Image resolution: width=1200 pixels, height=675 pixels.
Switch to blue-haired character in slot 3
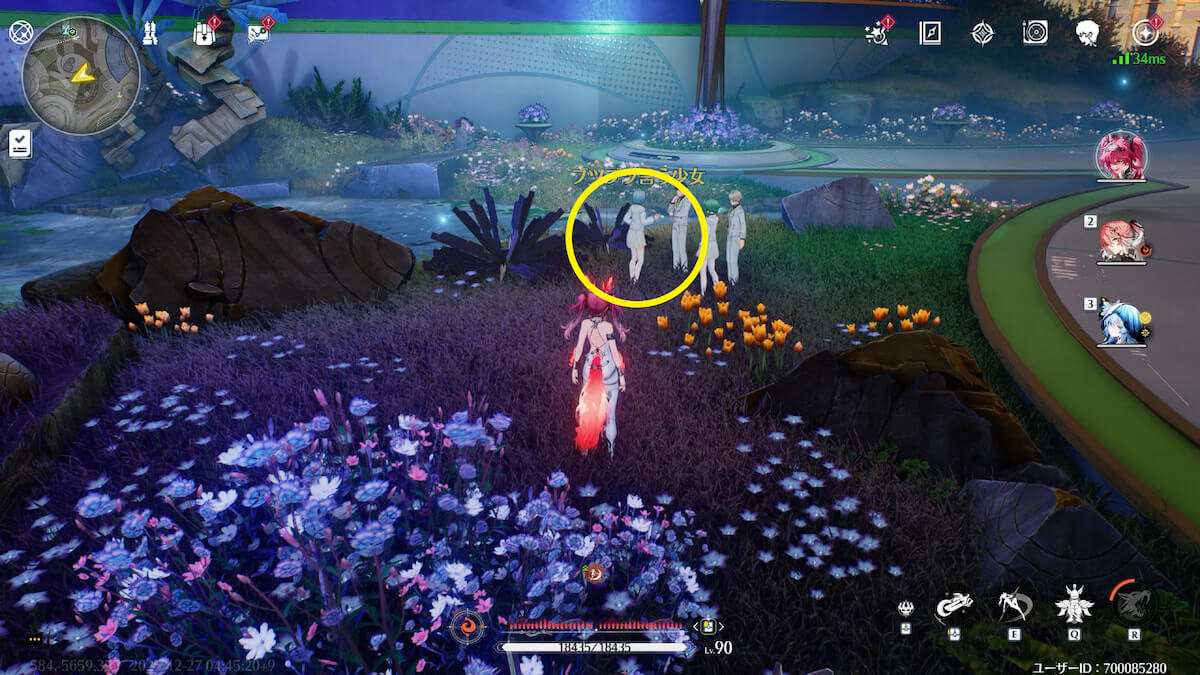tap(1121, 321)
